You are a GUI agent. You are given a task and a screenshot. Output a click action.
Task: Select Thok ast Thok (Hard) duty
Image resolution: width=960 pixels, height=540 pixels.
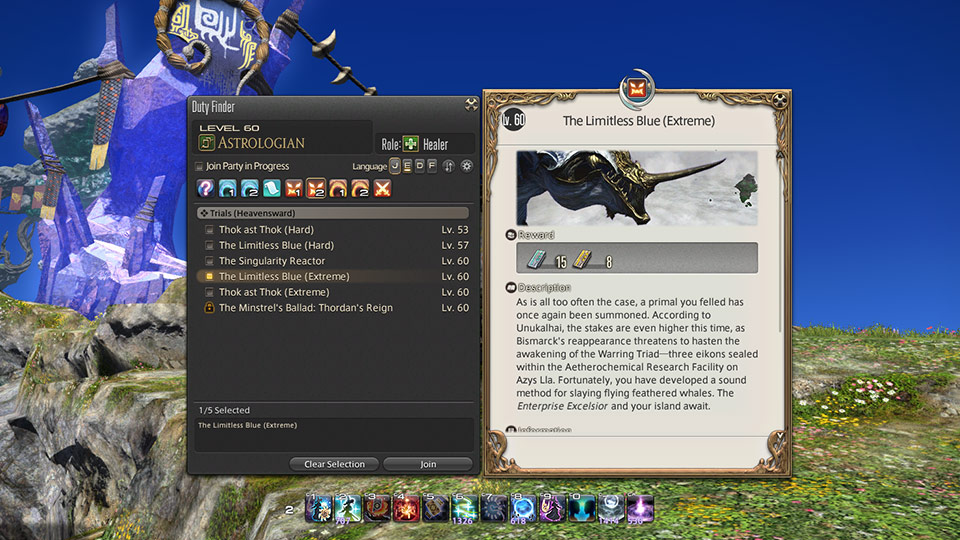tap(266, 230)
